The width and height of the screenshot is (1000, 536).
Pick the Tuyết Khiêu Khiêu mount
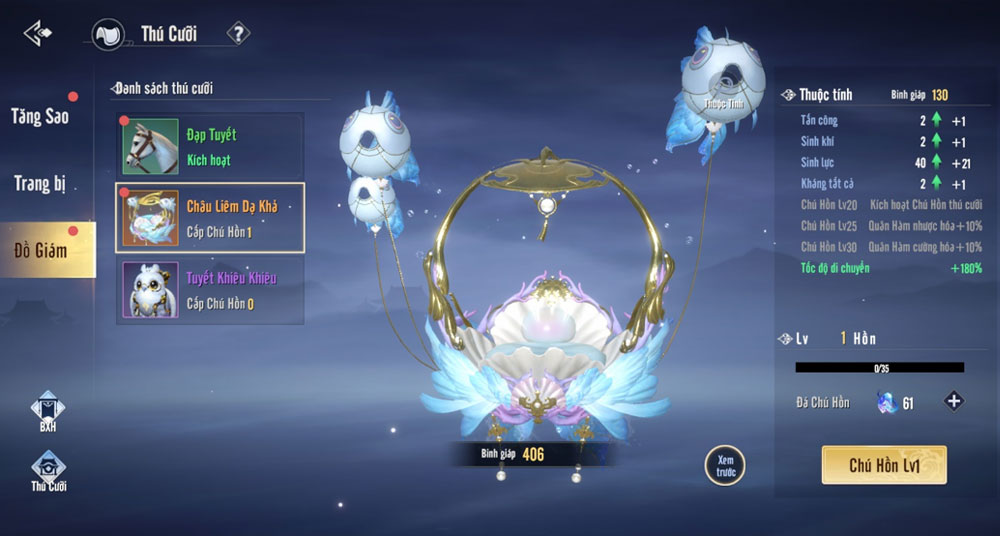211,291
